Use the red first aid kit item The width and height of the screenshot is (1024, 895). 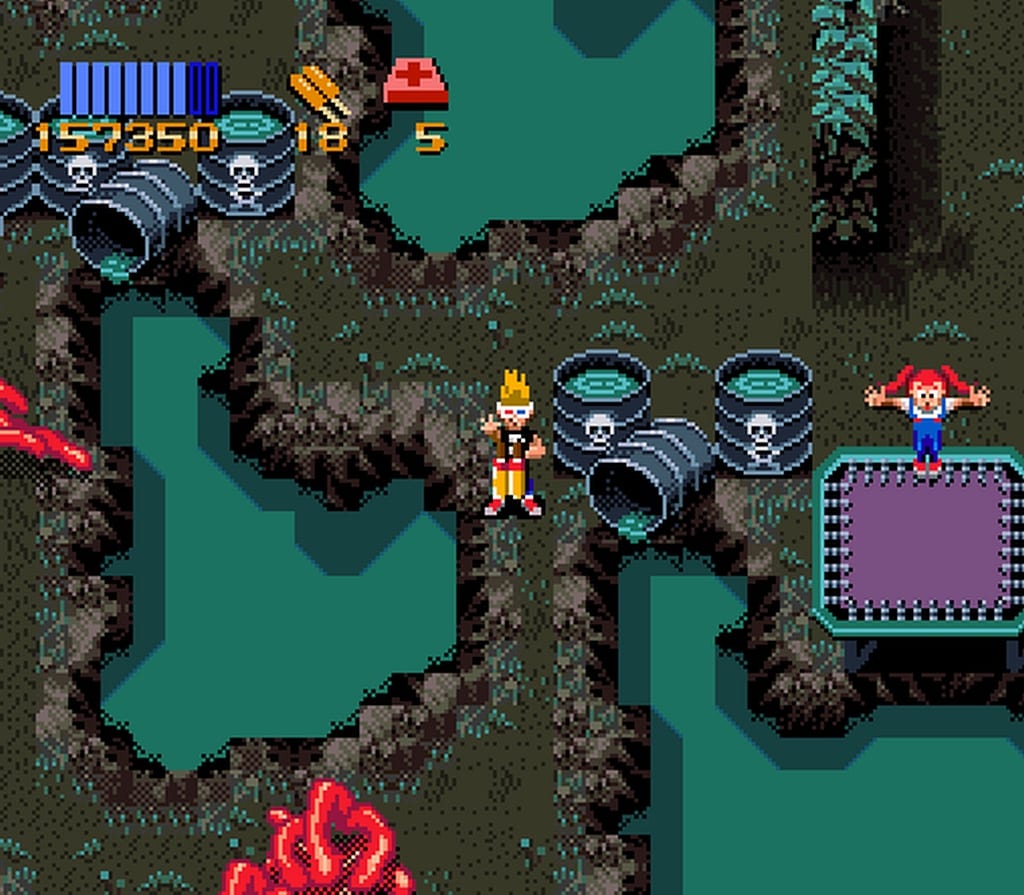(x=415, y=84)
